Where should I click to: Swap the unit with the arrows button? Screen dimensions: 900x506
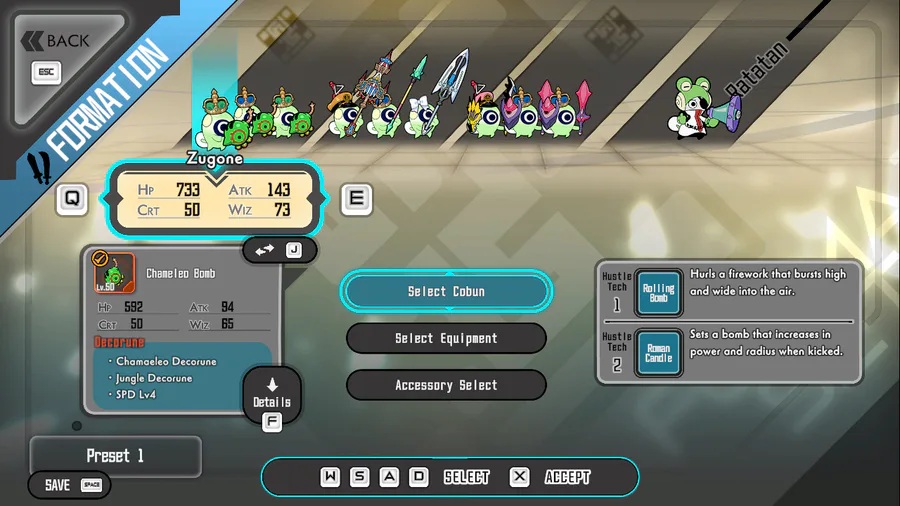click(x=279, y=250)
